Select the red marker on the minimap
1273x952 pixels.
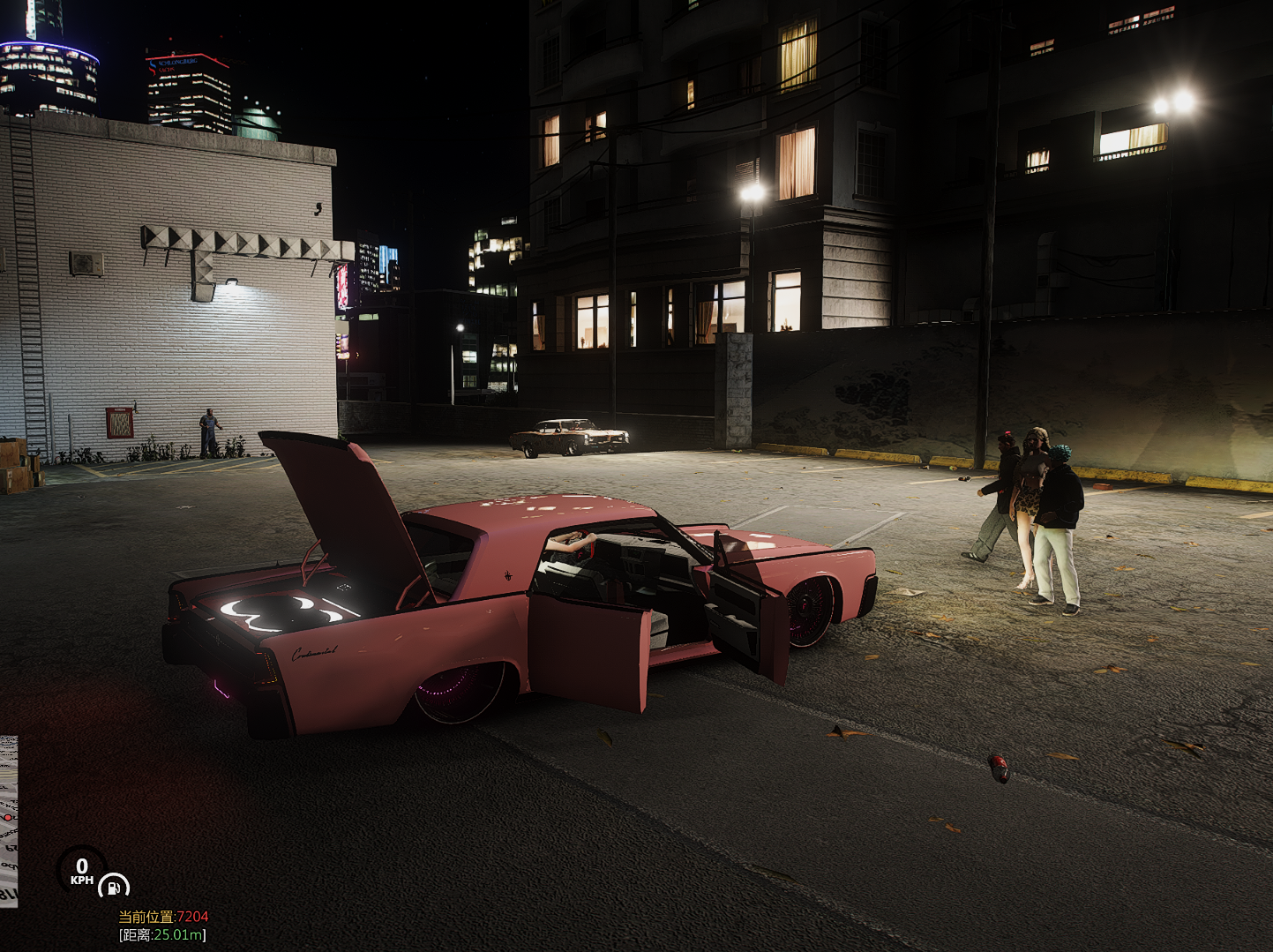point(9,818)
